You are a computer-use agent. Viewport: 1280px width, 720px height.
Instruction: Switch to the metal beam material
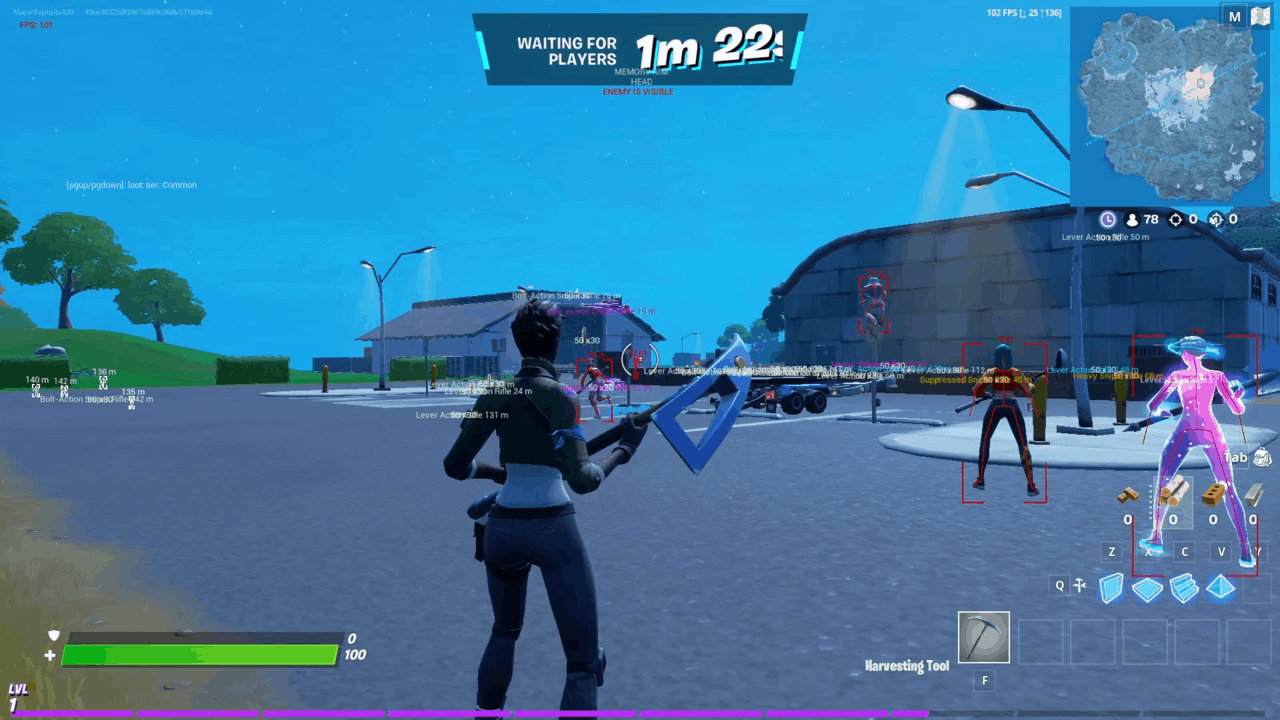(1253, 494)
